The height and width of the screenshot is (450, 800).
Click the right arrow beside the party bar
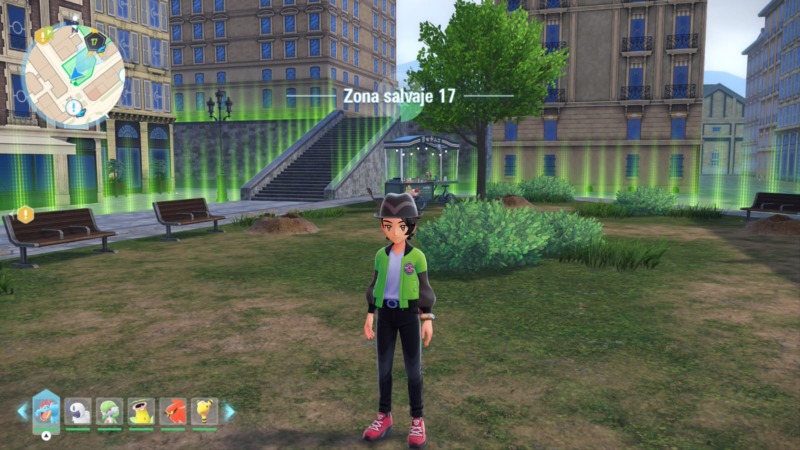pyautogui.click(x=229, y=411)
